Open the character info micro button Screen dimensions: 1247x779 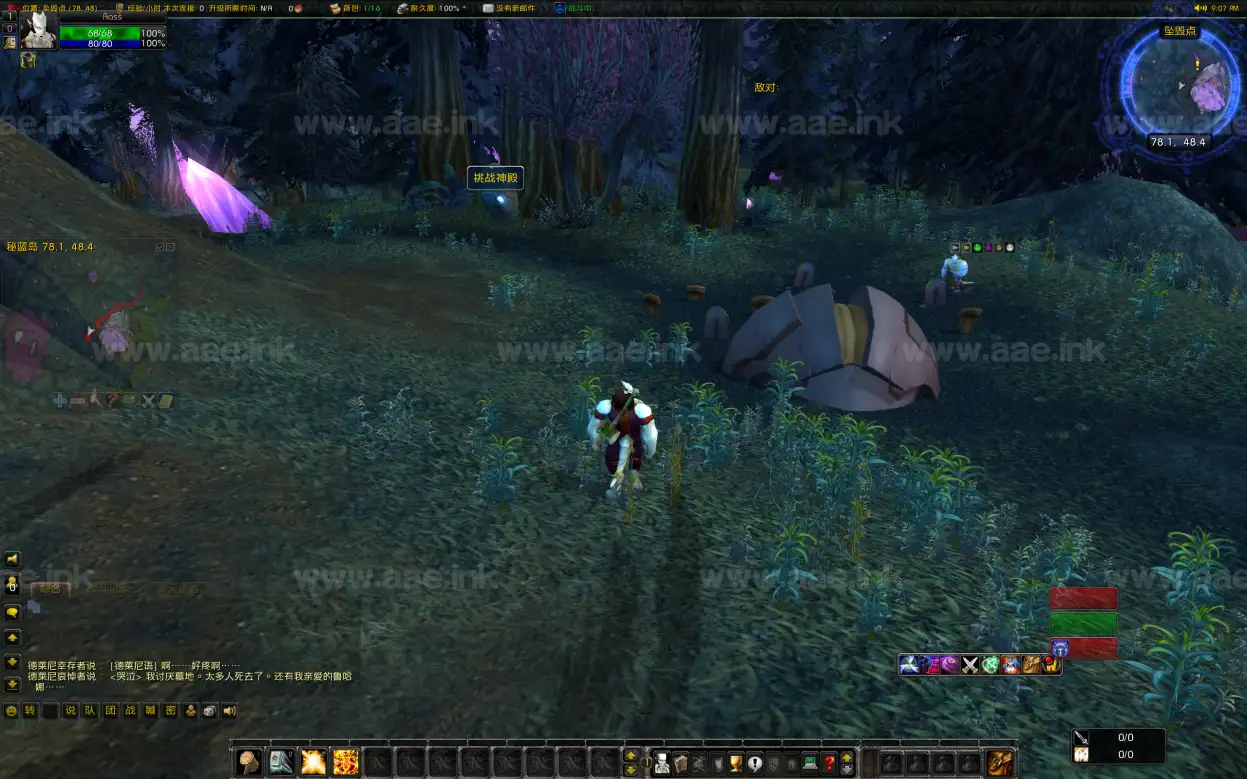660,763
